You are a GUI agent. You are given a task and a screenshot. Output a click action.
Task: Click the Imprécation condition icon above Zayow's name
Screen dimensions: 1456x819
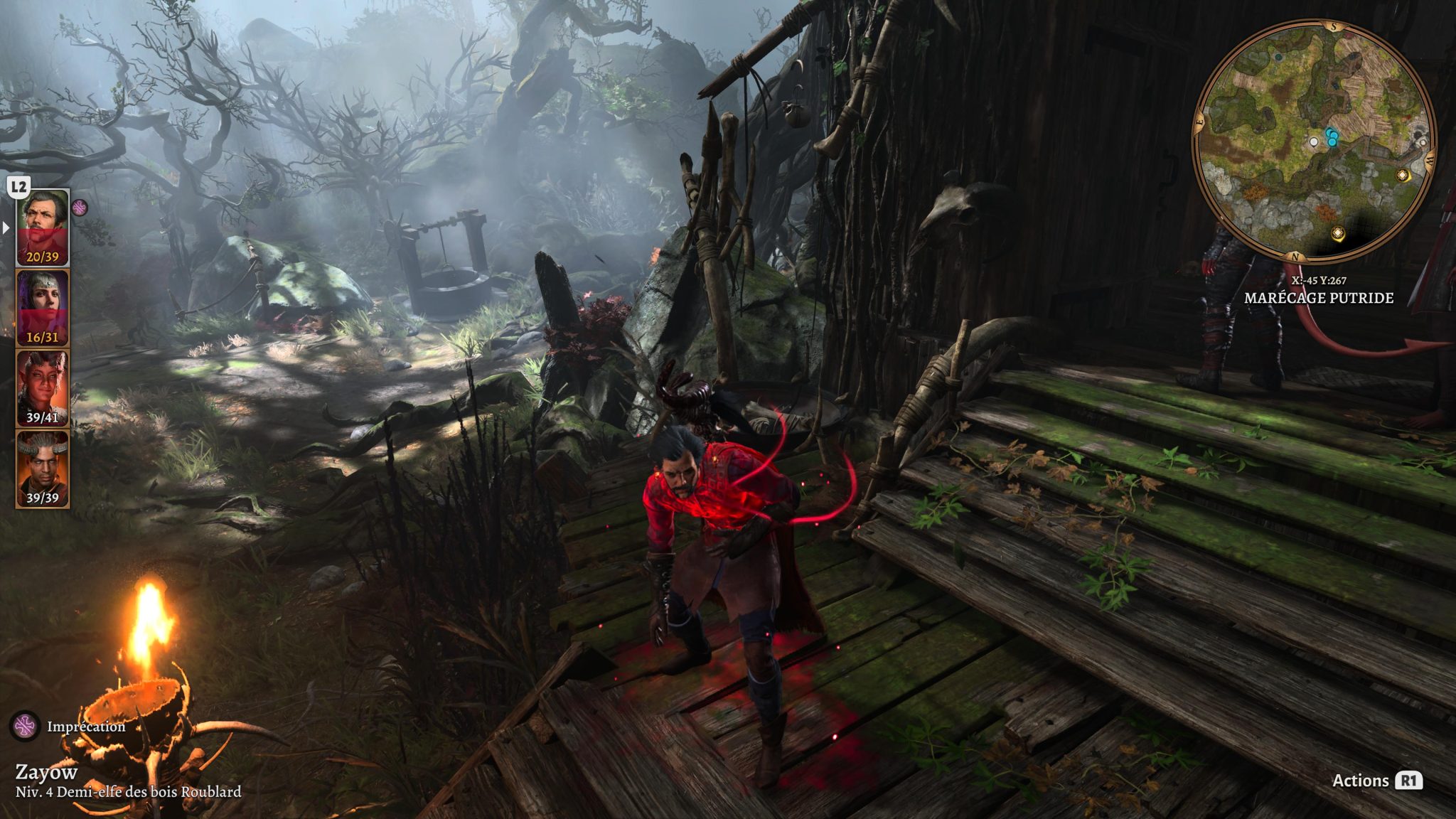point(26,726)
